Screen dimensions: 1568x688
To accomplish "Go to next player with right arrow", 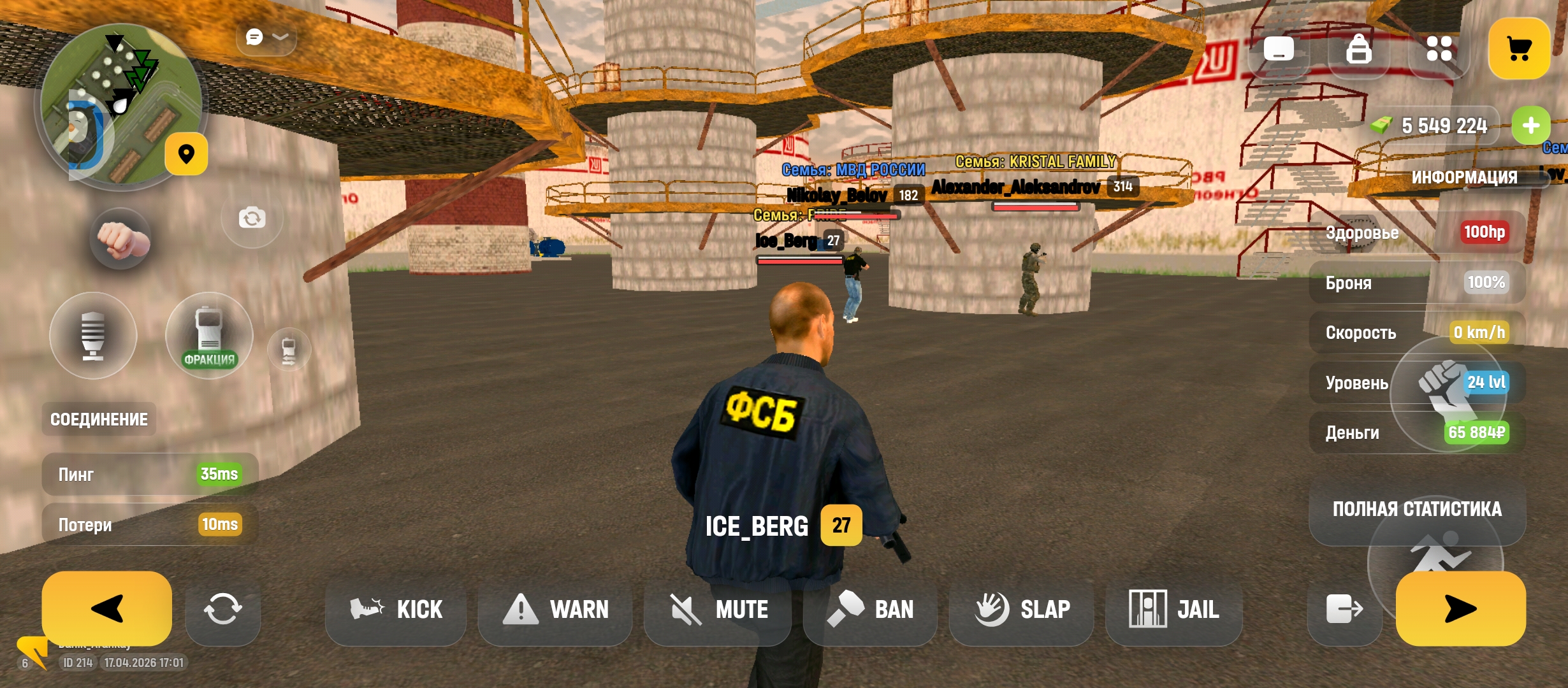I will click(x=1460, y=608).
